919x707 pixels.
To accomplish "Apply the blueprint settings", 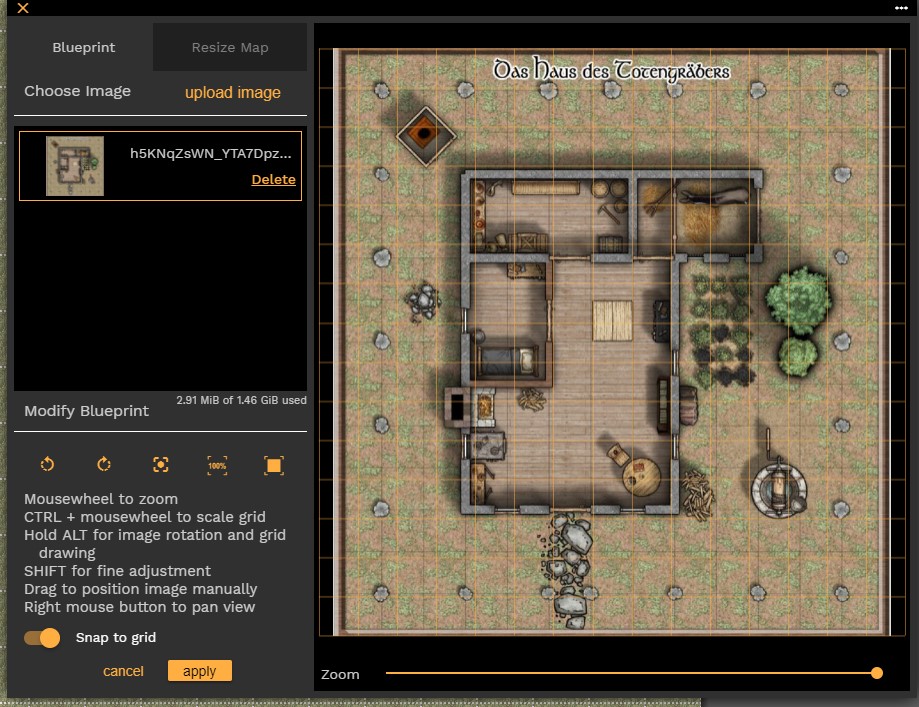I will [200, 671].
